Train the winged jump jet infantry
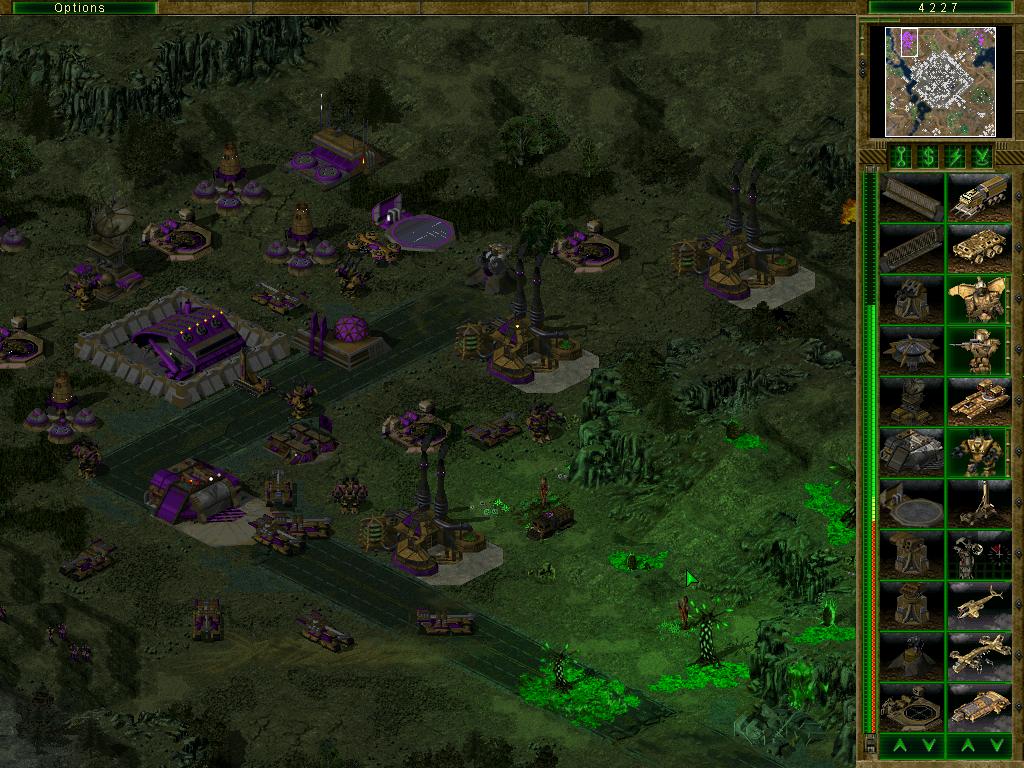This screenshot has width=1024, height=768. tap(979, 300)
